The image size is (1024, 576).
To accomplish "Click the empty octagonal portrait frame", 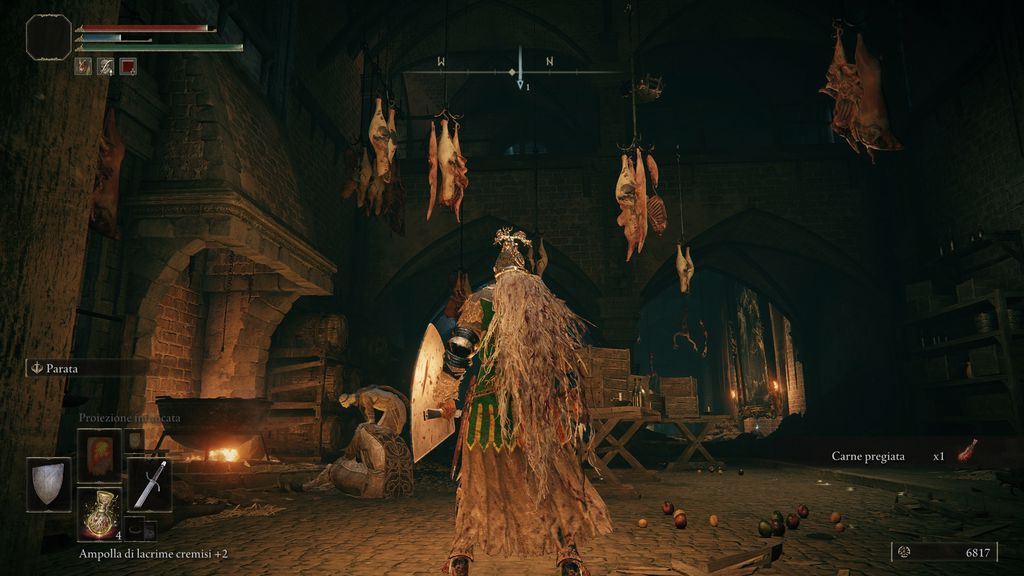I will point(48,37).
